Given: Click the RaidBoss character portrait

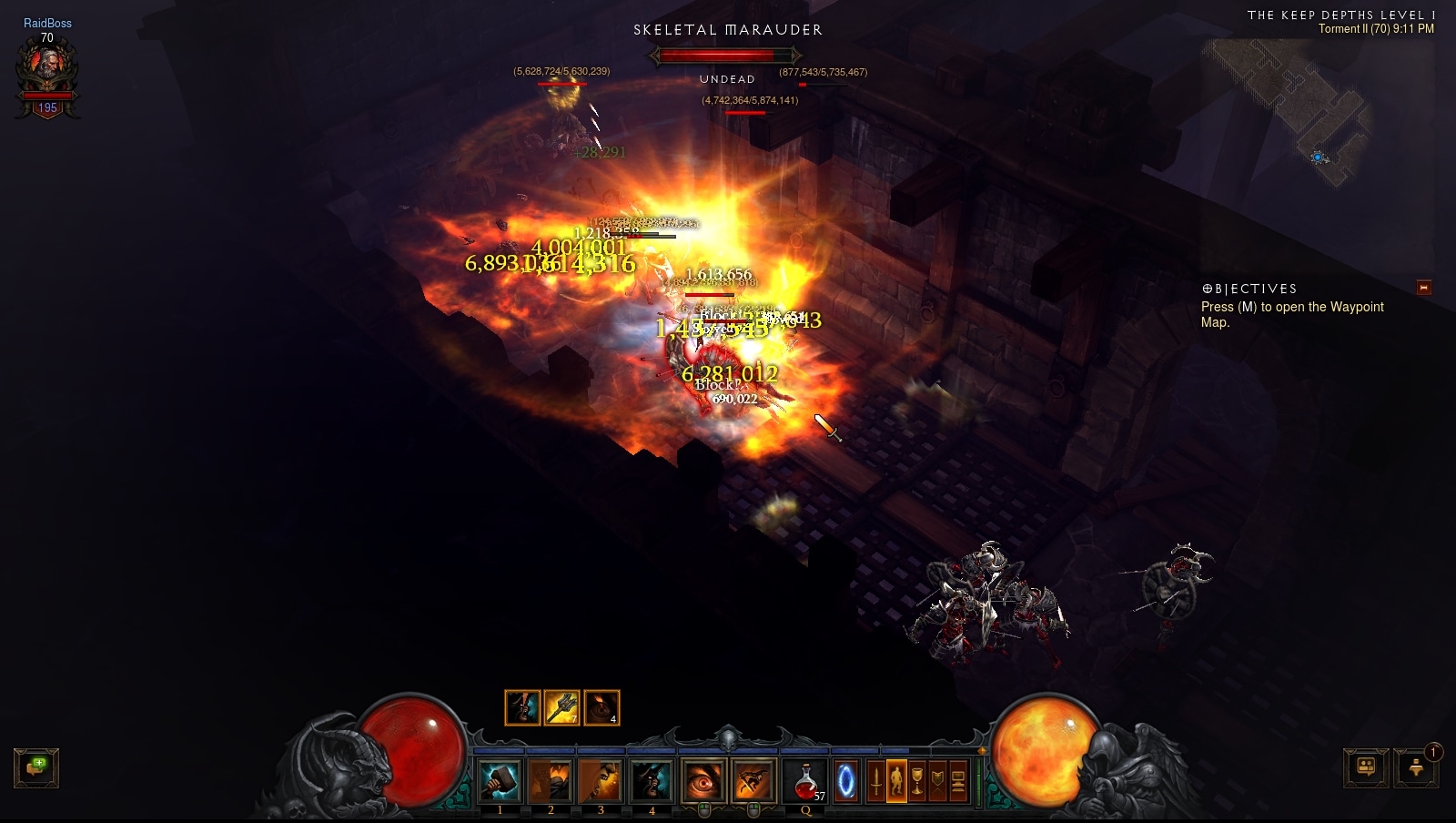Looking at the screenshot, I should [x=47, y=73].
